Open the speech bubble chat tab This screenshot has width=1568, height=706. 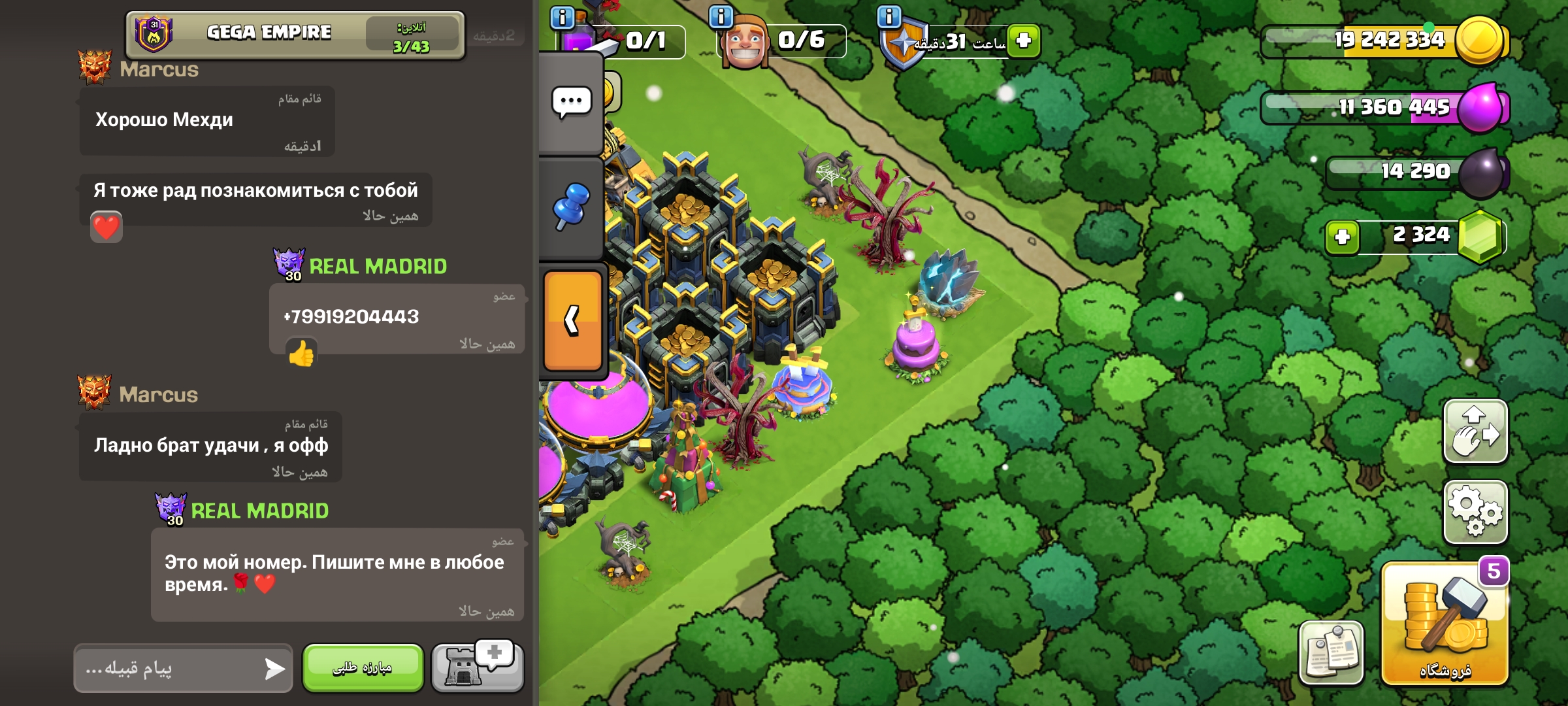(x=572, y=103)
